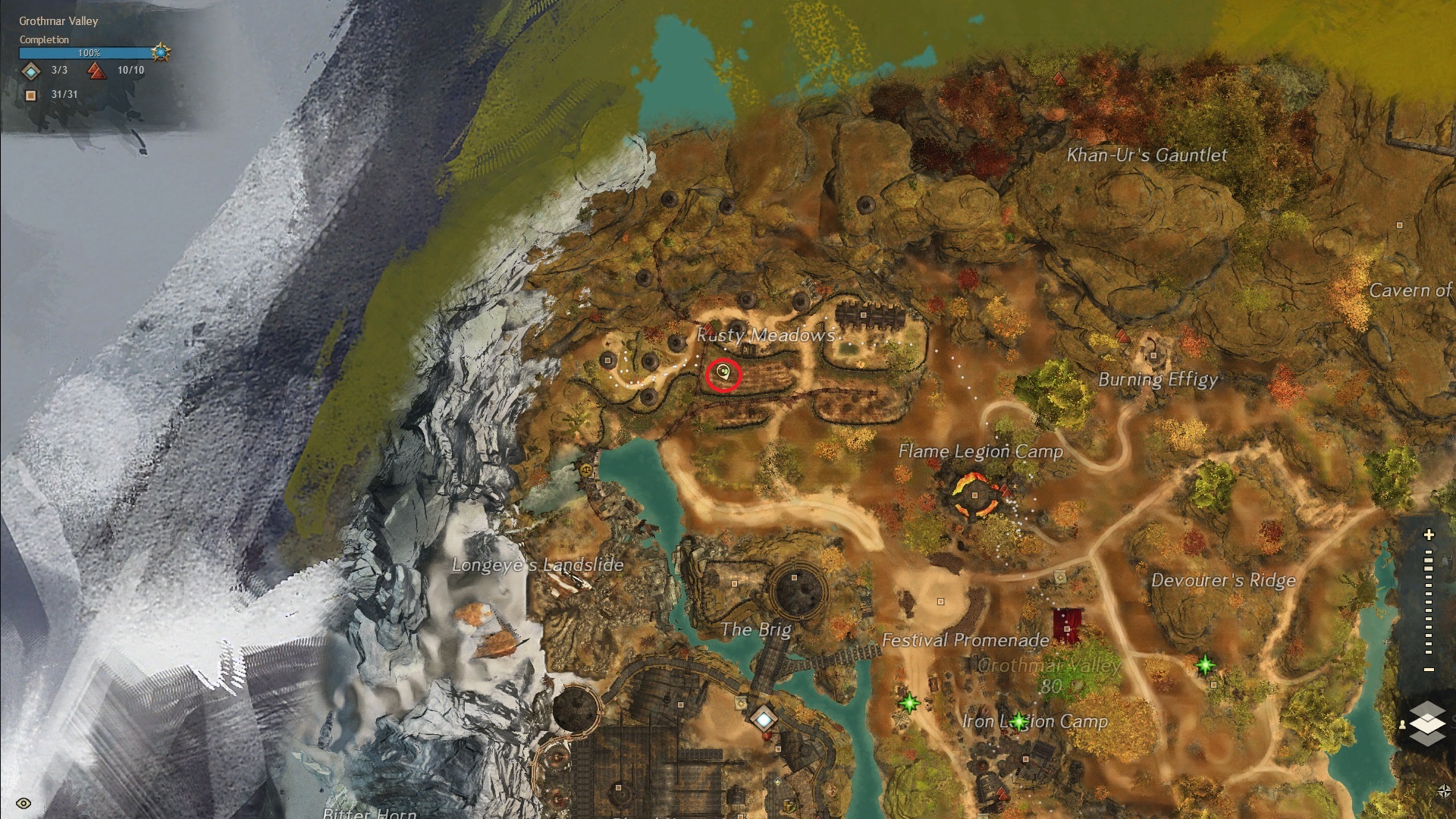Select the green star on Devourer's Ridge

click(1205, 666)
